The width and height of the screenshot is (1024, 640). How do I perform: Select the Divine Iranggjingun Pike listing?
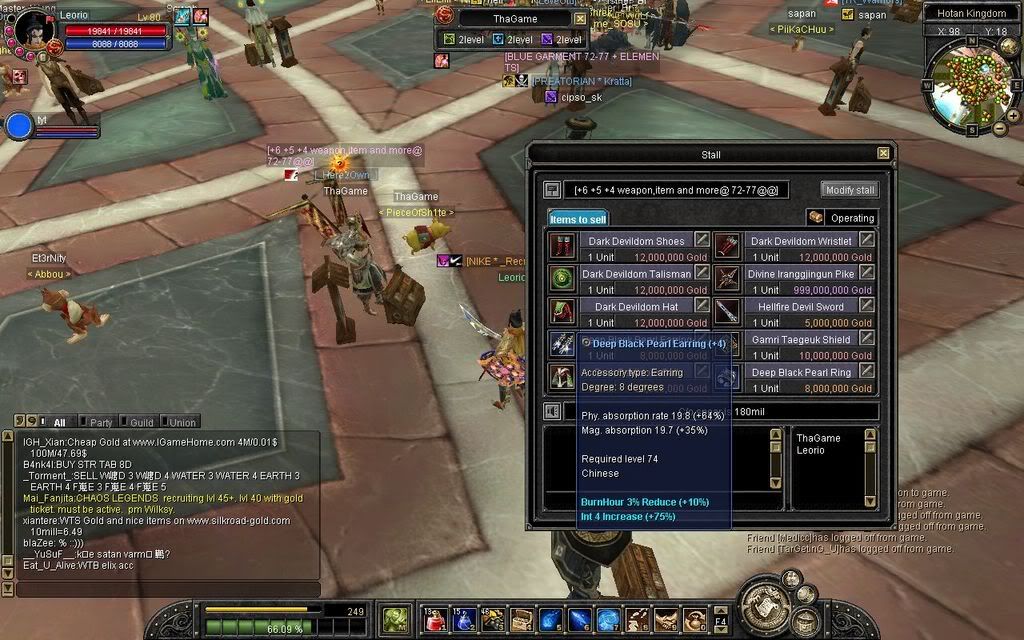pos(801,273)
